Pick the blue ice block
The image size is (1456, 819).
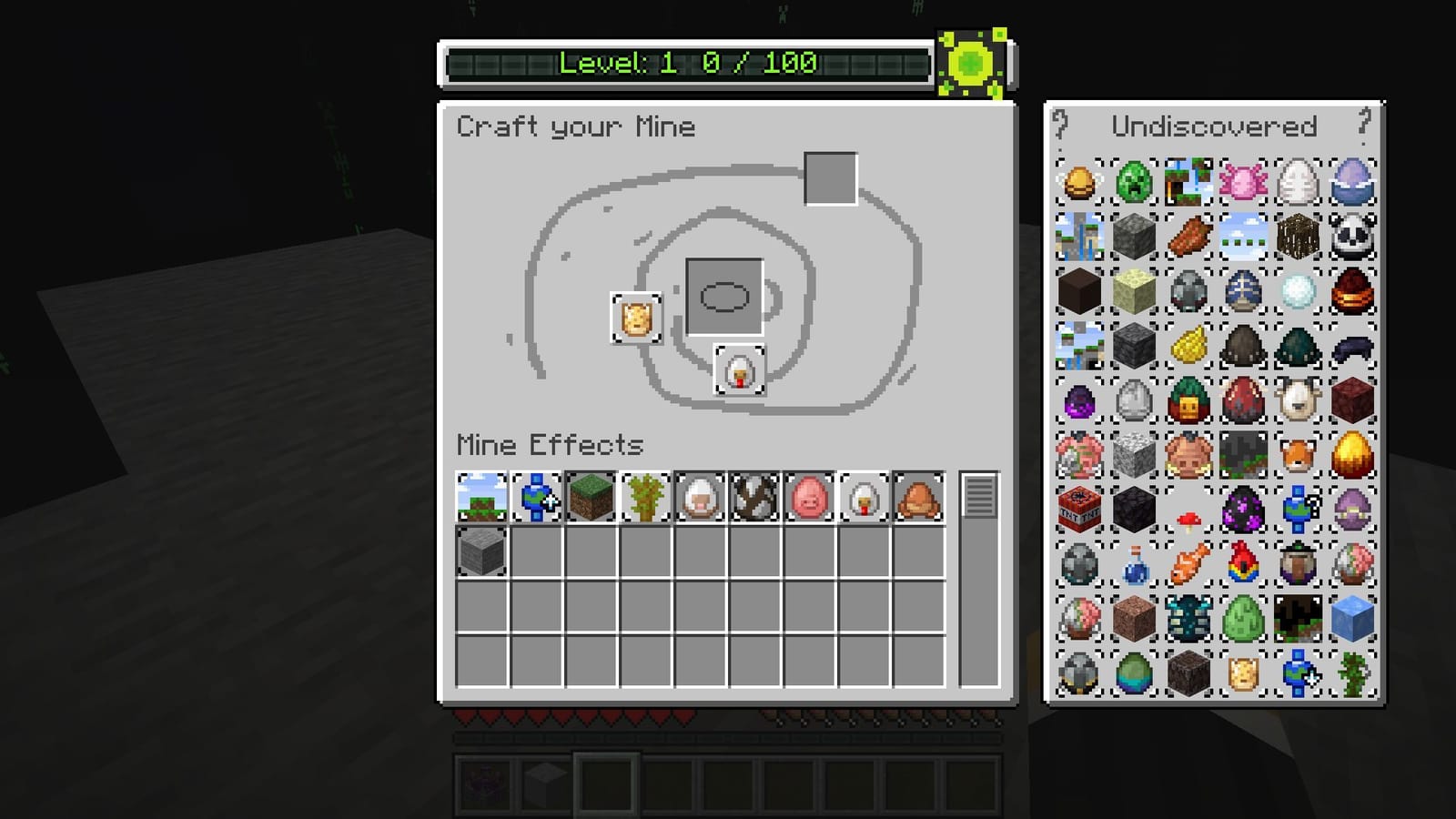(x=1352, y=618)
